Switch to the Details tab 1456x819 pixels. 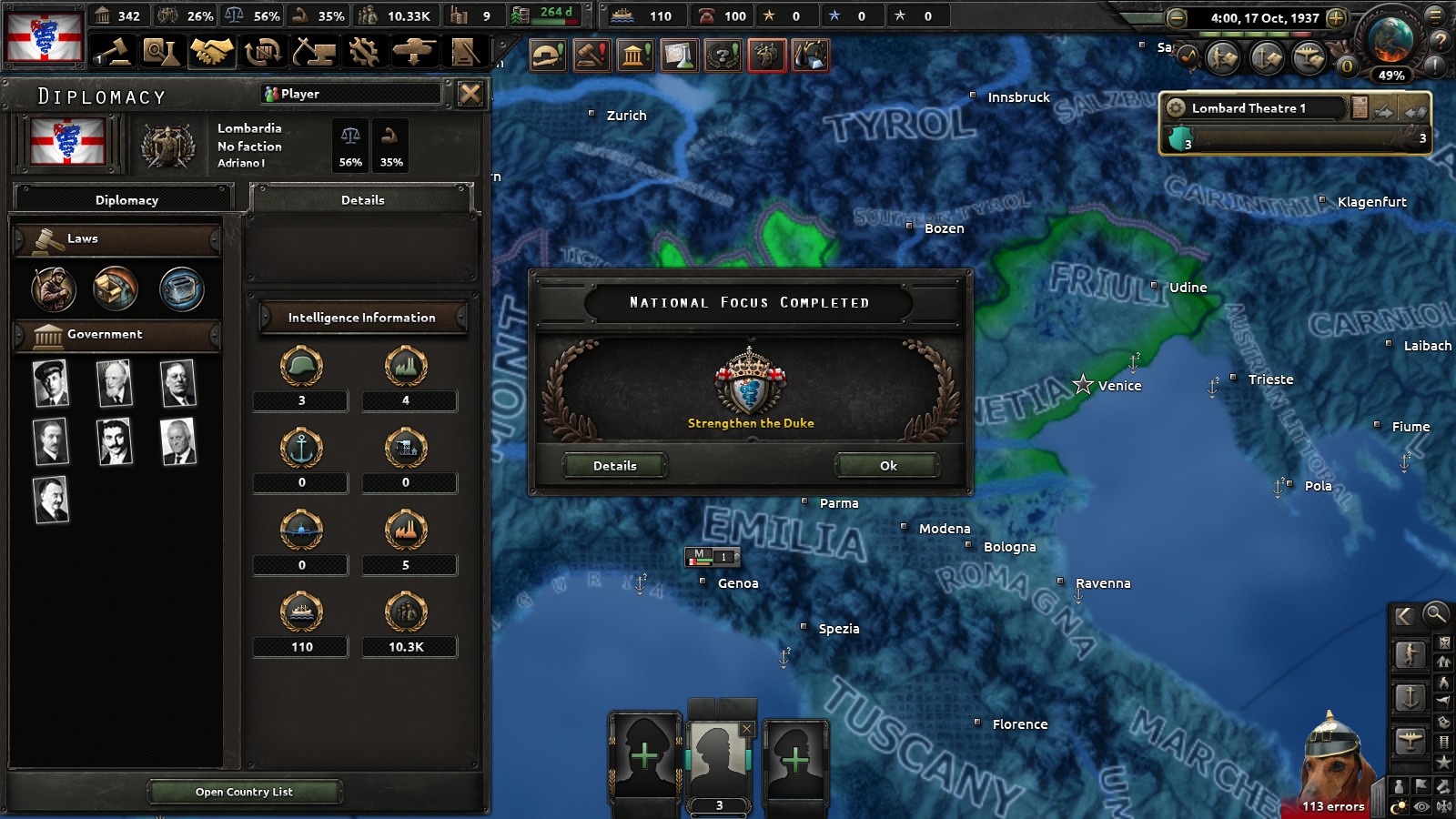tap(361, 199)
